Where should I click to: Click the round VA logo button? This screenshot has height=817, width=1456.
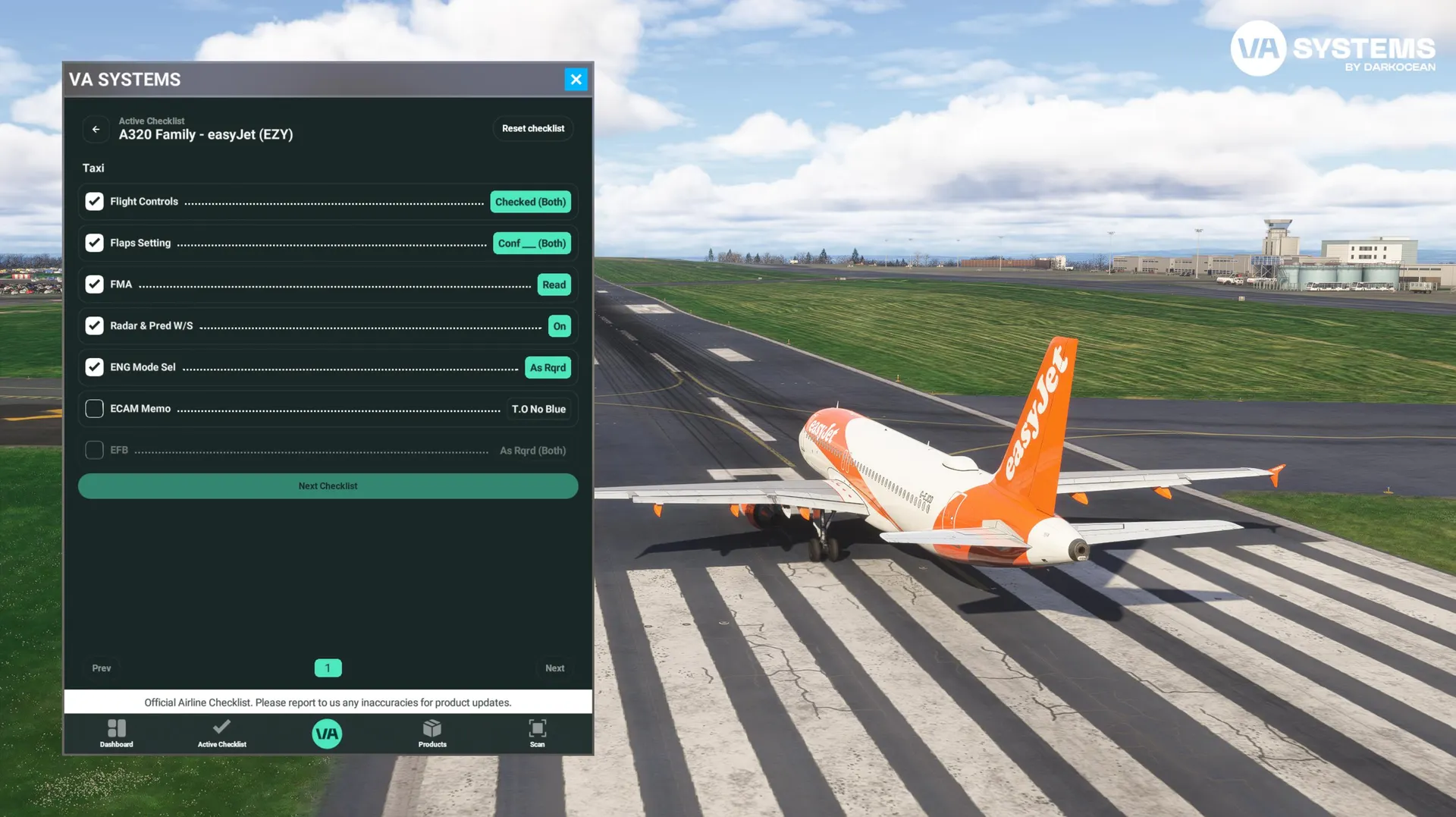(x=327, y=734)
